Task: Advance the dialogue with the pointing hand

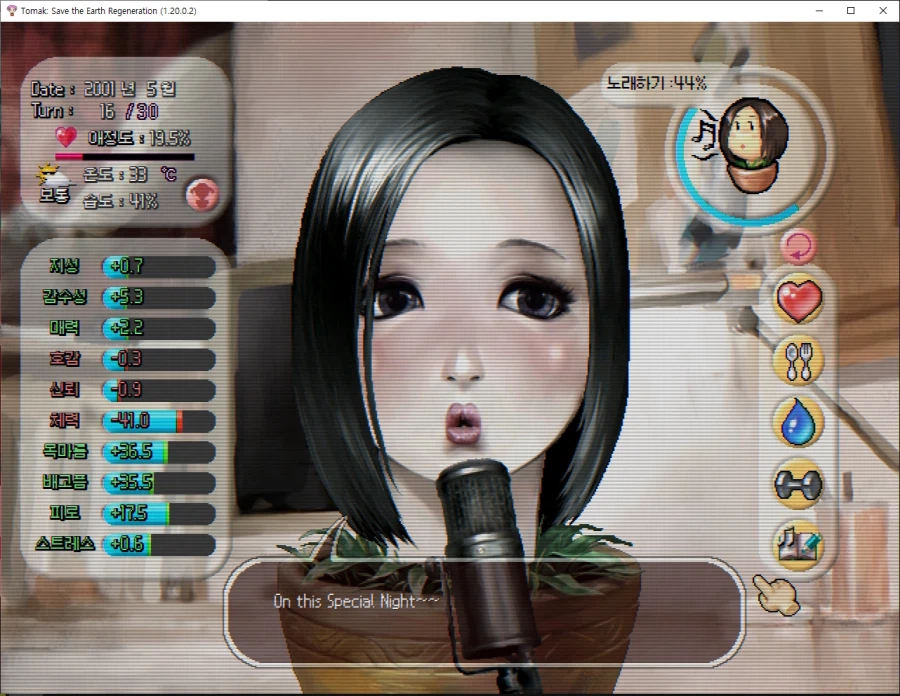Action: point(777,596)
